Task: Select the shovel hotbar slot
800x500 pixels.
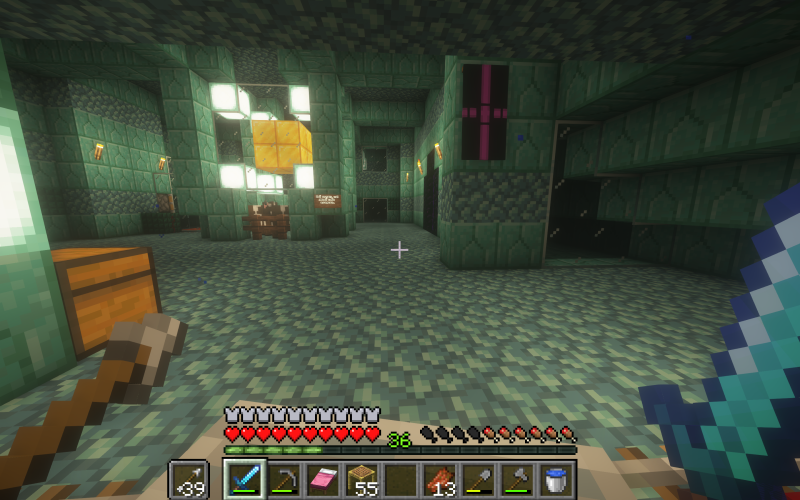Action: click(479, 481)
